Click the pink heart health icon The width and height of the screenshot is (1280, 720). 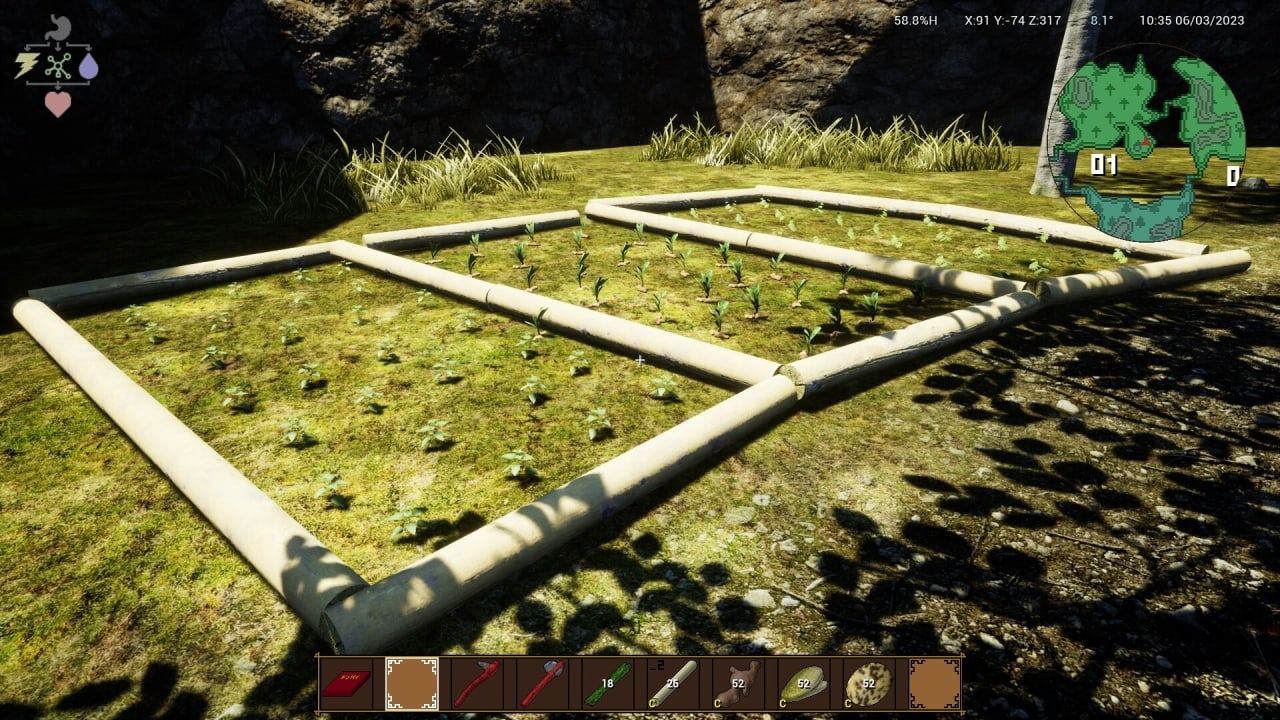58,103
